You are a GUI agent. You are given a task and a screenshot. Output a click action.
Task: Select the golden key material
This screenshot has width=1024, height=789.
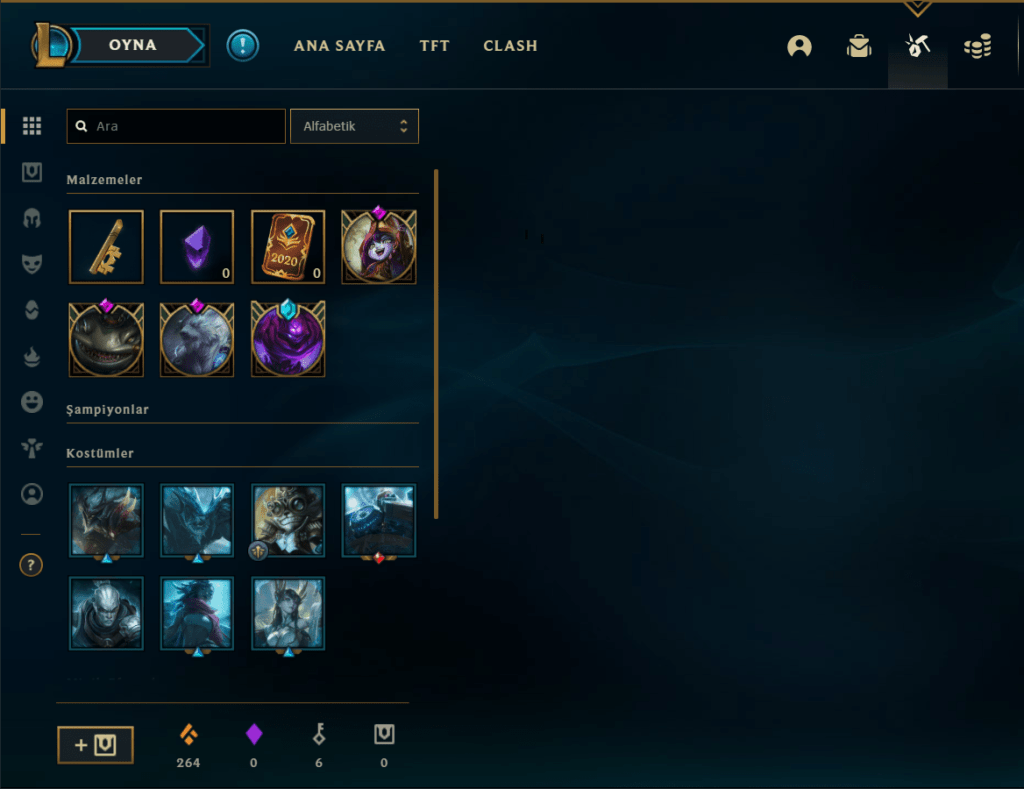click(x=106, y=247)
